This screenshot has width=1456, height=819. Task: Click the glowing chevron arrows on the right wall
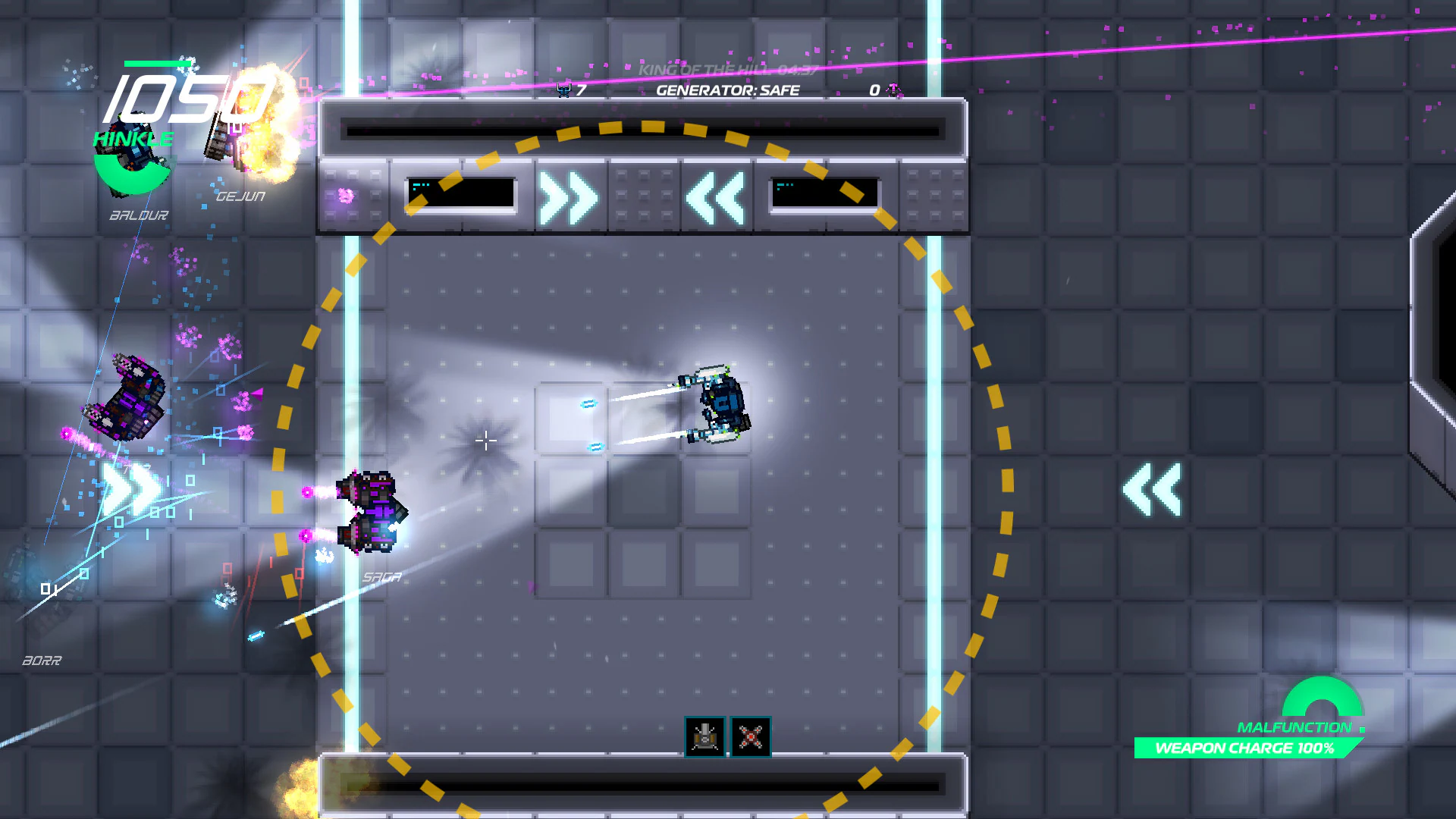click(x=1153, y=489)
